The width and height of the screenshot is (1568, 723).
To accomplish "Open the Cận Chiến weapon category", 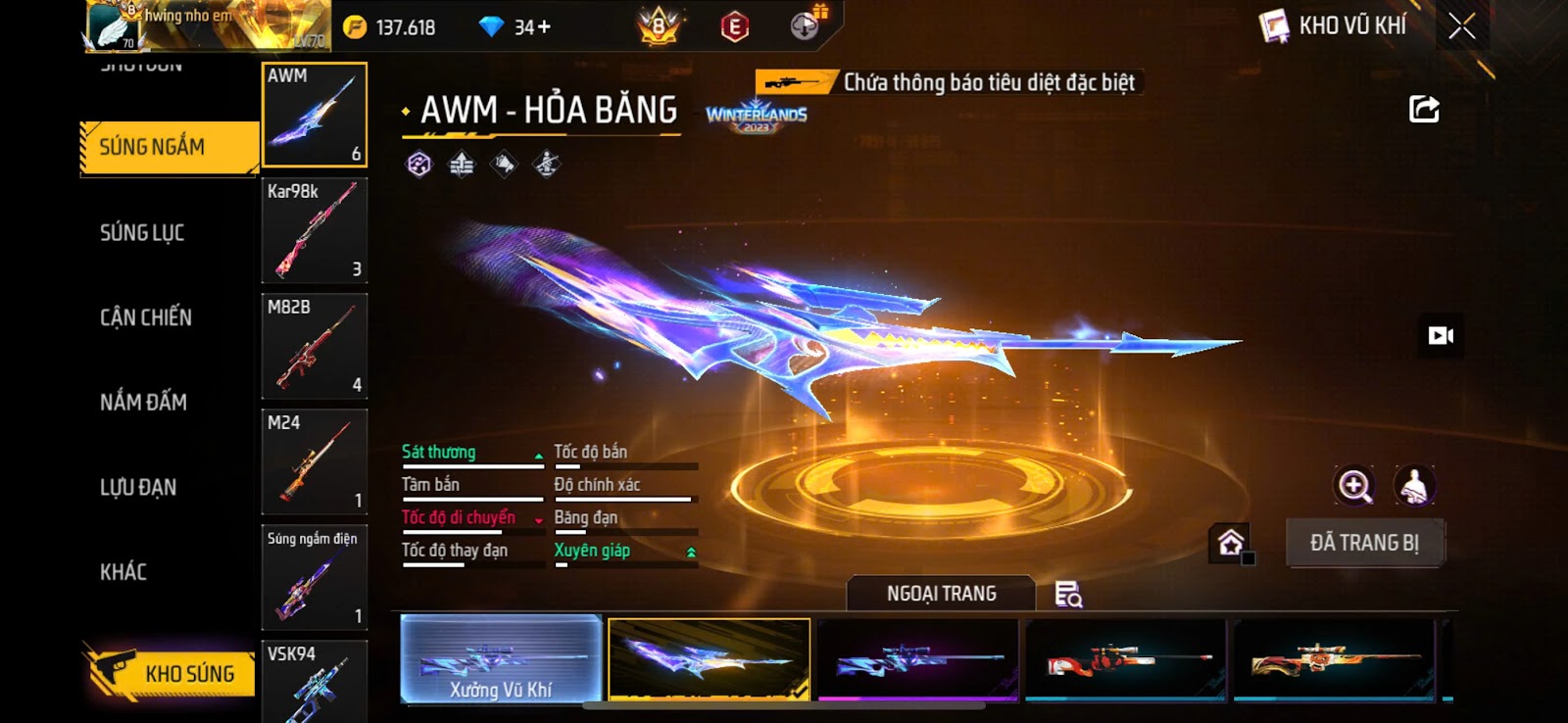I will [146, 317].
